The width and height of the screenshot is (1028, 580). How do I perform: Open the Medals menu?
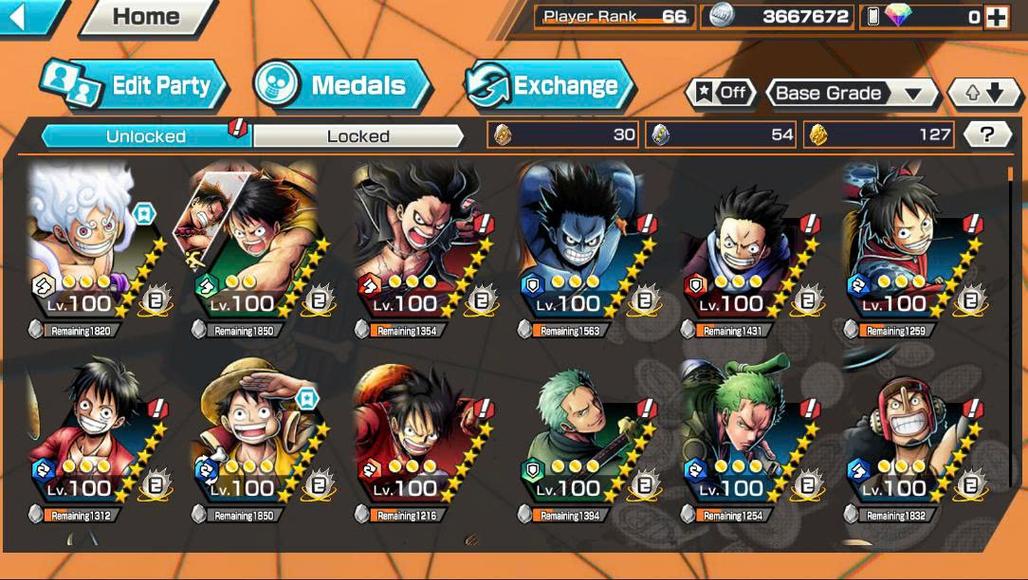coord(342,86)
